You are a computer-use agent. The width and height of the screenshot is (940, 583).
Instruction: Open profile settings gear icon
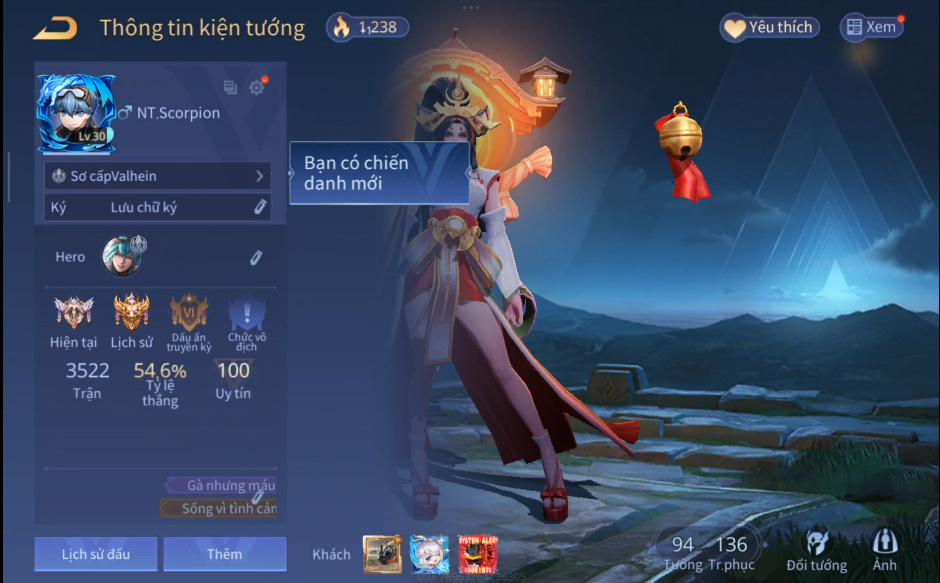point(257,88)
